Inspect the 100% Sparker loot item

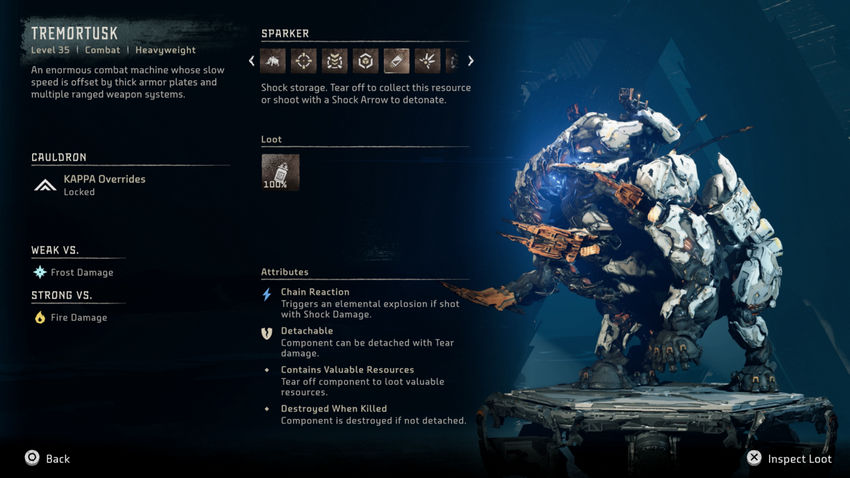[280, 172]
